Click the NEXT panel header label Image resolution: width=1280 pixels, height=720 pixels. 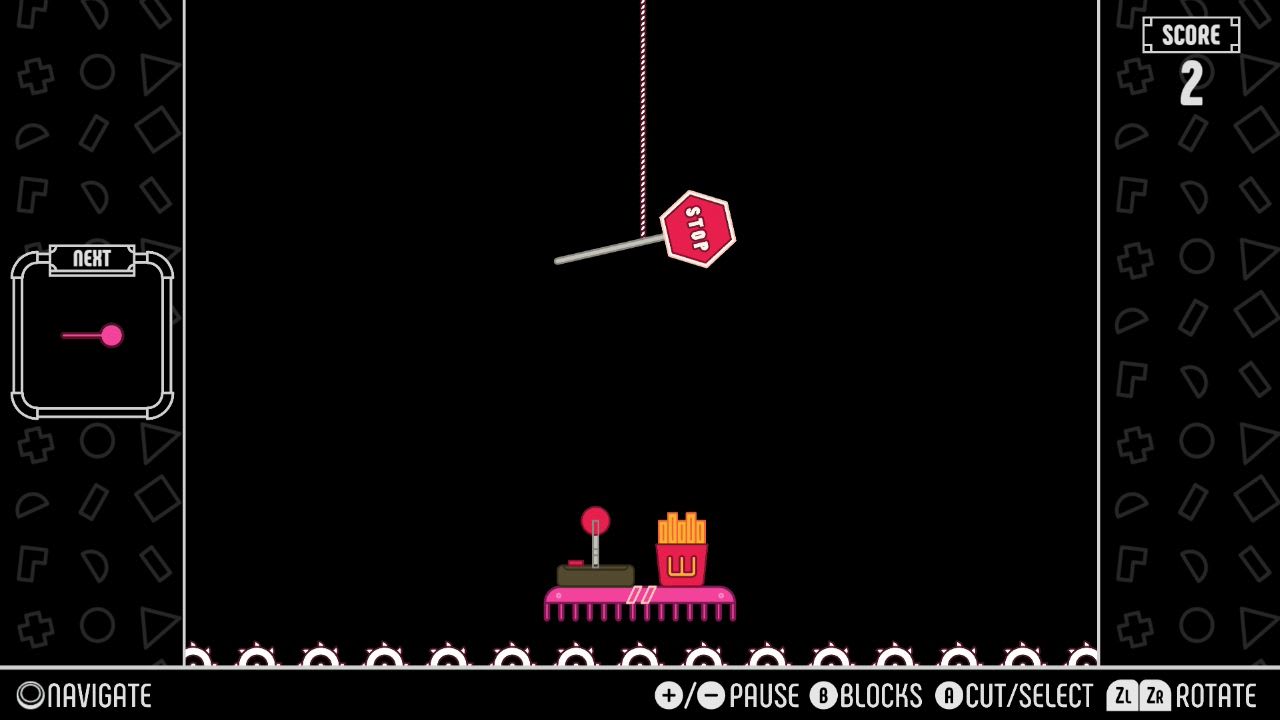(92, 259)
